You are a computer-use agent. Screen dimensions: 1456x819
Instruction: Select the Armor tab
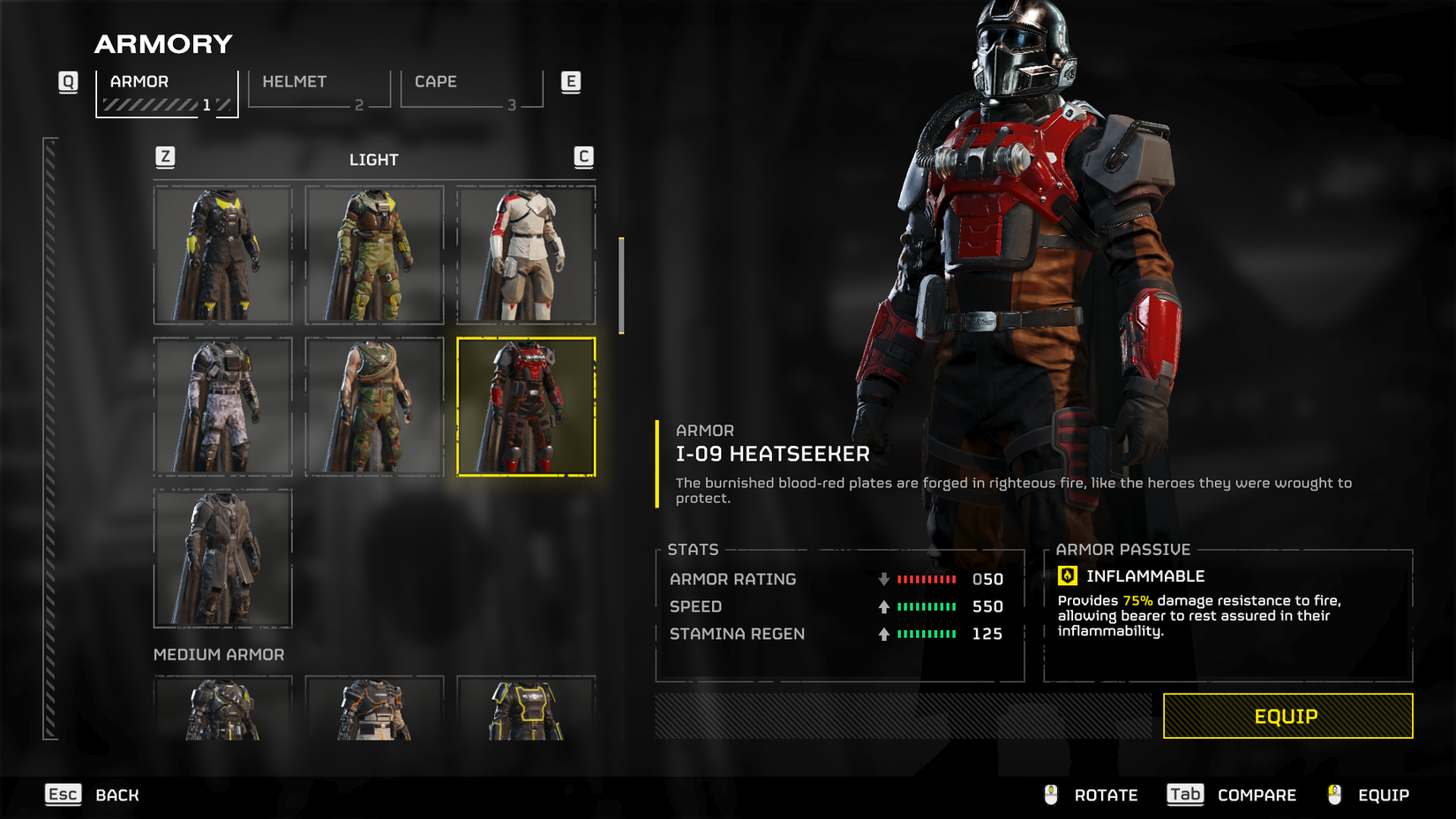pyautogui.click(x=167, y=92)
